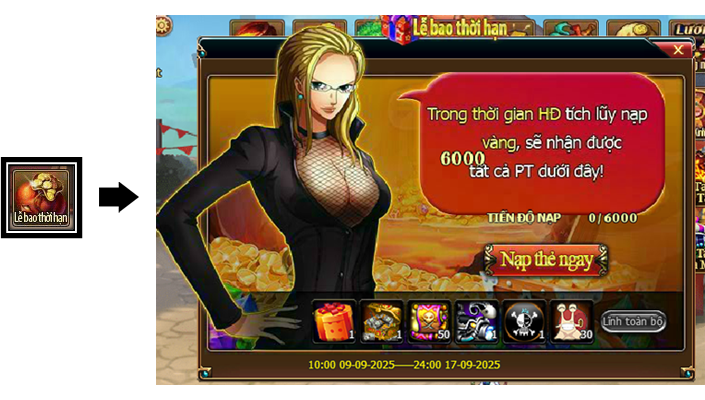This screenshot has width=705, height=400.
Task: Claim all rewards with Lĩnh toàn bộ
Action: coord(633,322)
